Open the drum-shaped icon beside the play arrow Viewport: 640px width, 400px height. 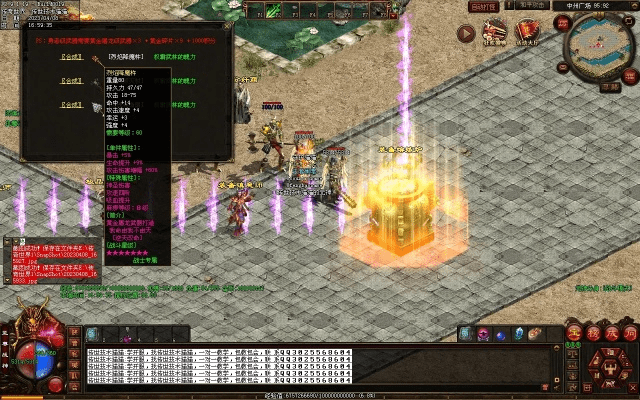(494, 33)
